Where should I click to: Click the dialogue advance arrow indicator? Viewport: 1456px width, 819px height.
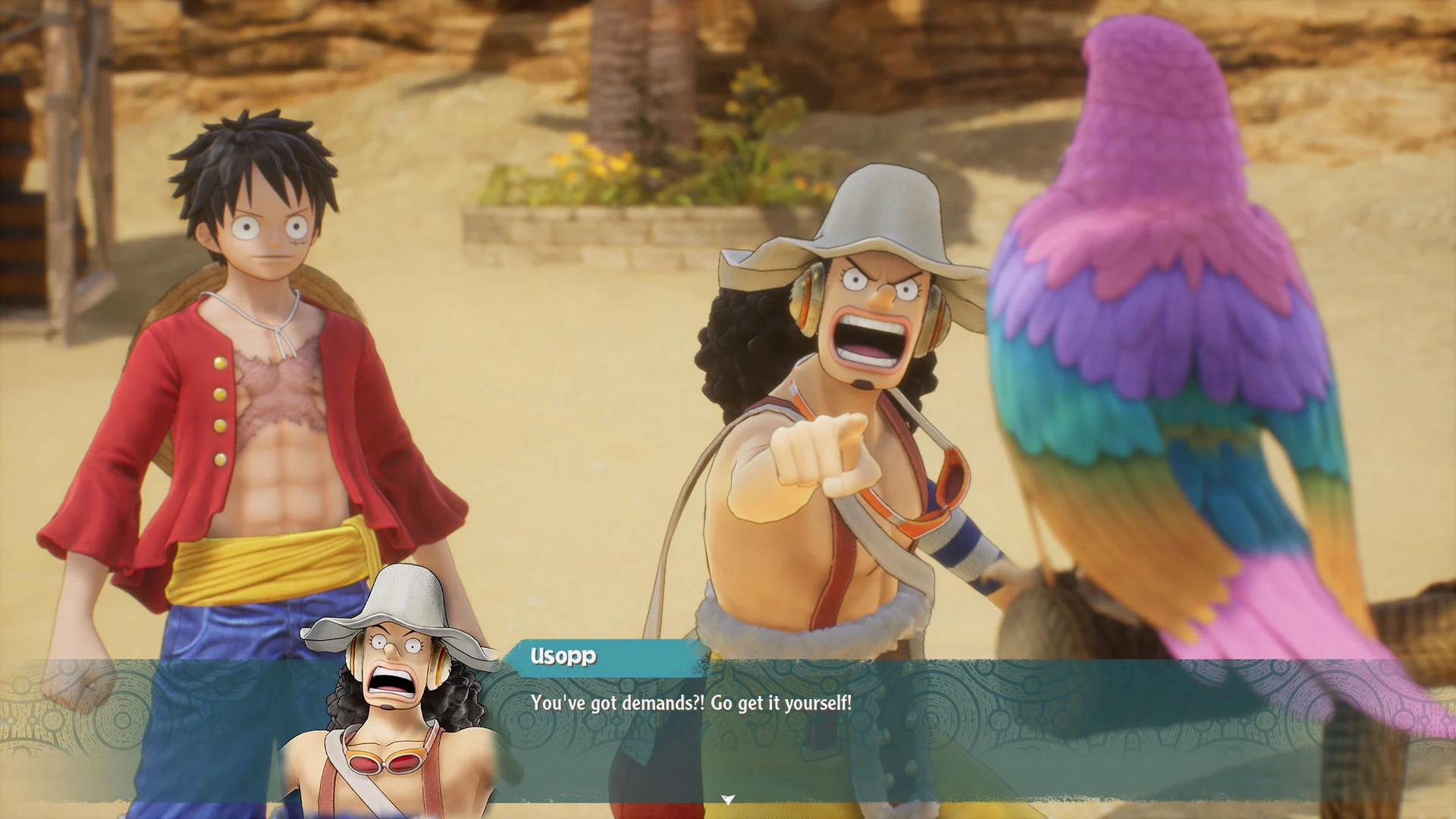728,799
